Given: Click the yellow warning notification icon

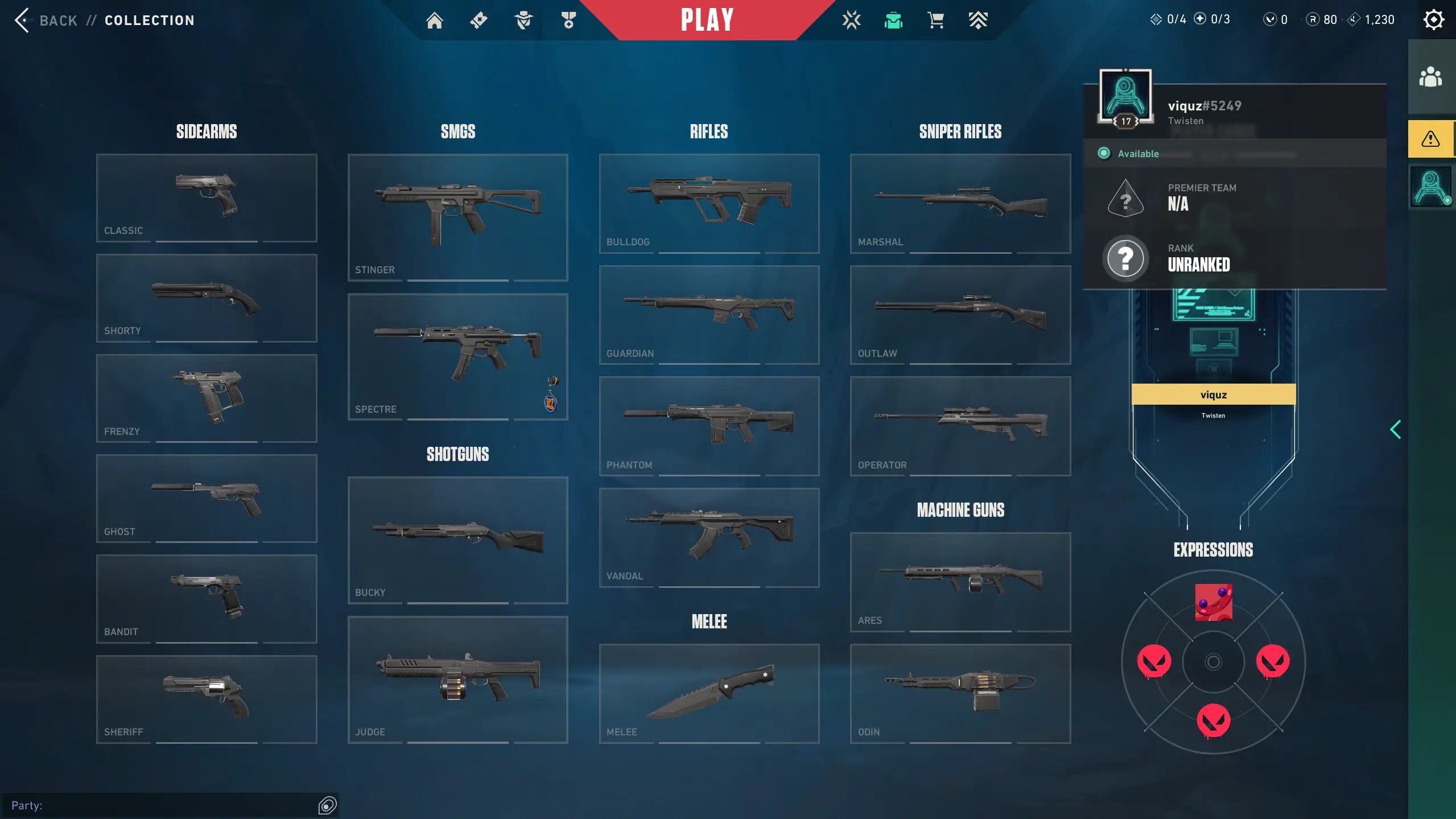Looking at the screenshot, I should click(x=1430, y=138).
